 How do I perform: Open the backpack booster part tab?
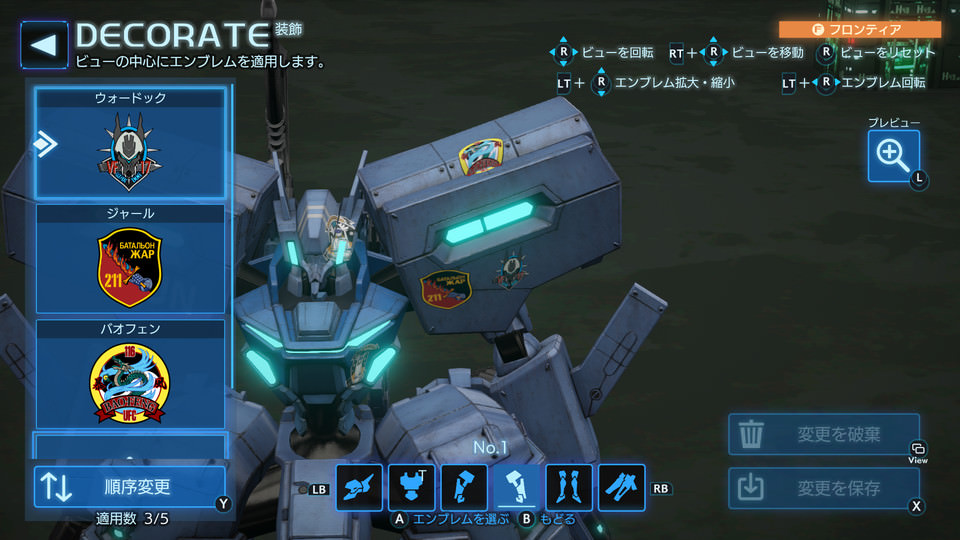pyautogui.click(x=621, y=488)
